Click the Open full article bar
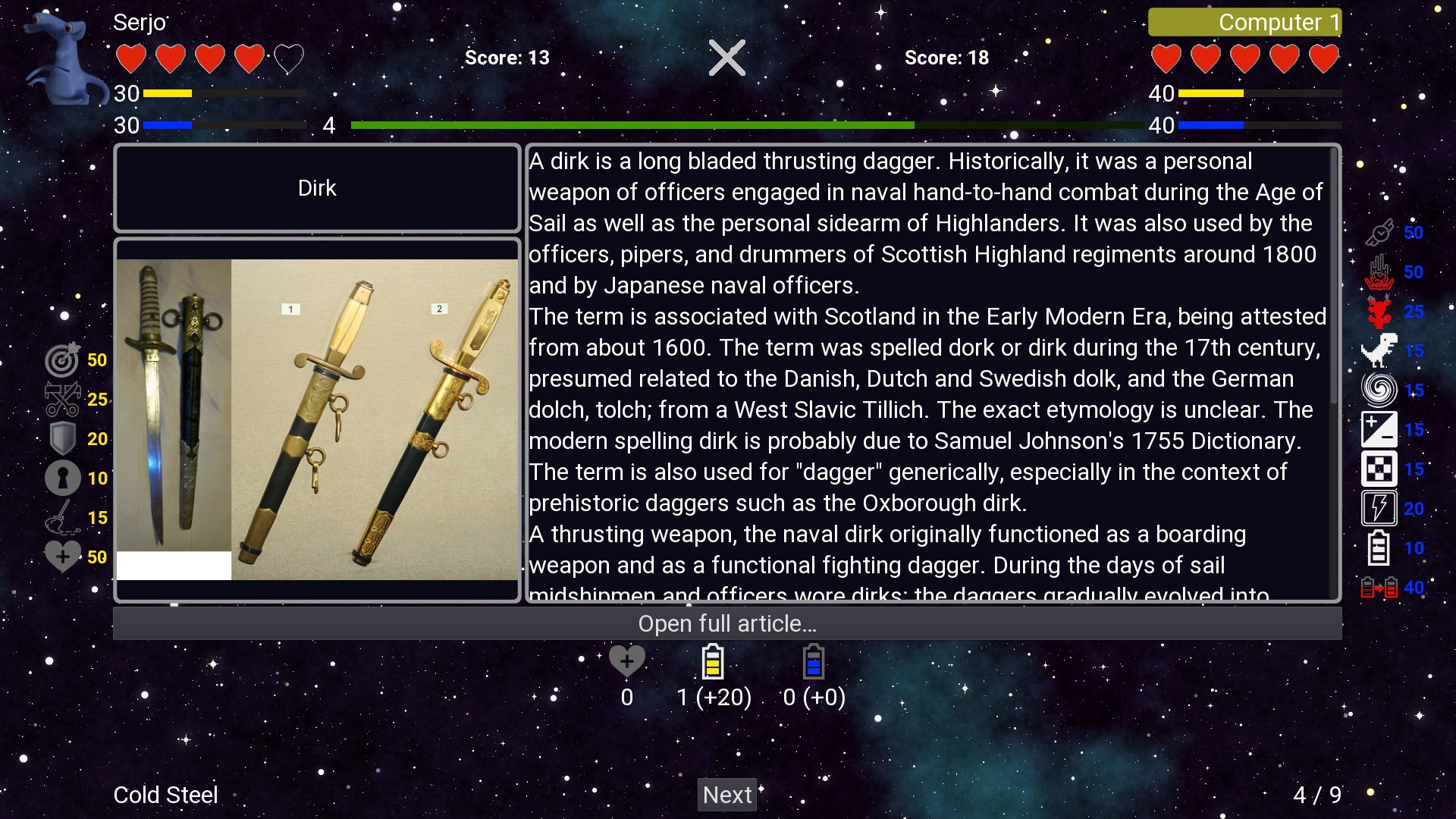Viewport: 1456px width, 819px height. pyautogui.click(x=726, y=624)
